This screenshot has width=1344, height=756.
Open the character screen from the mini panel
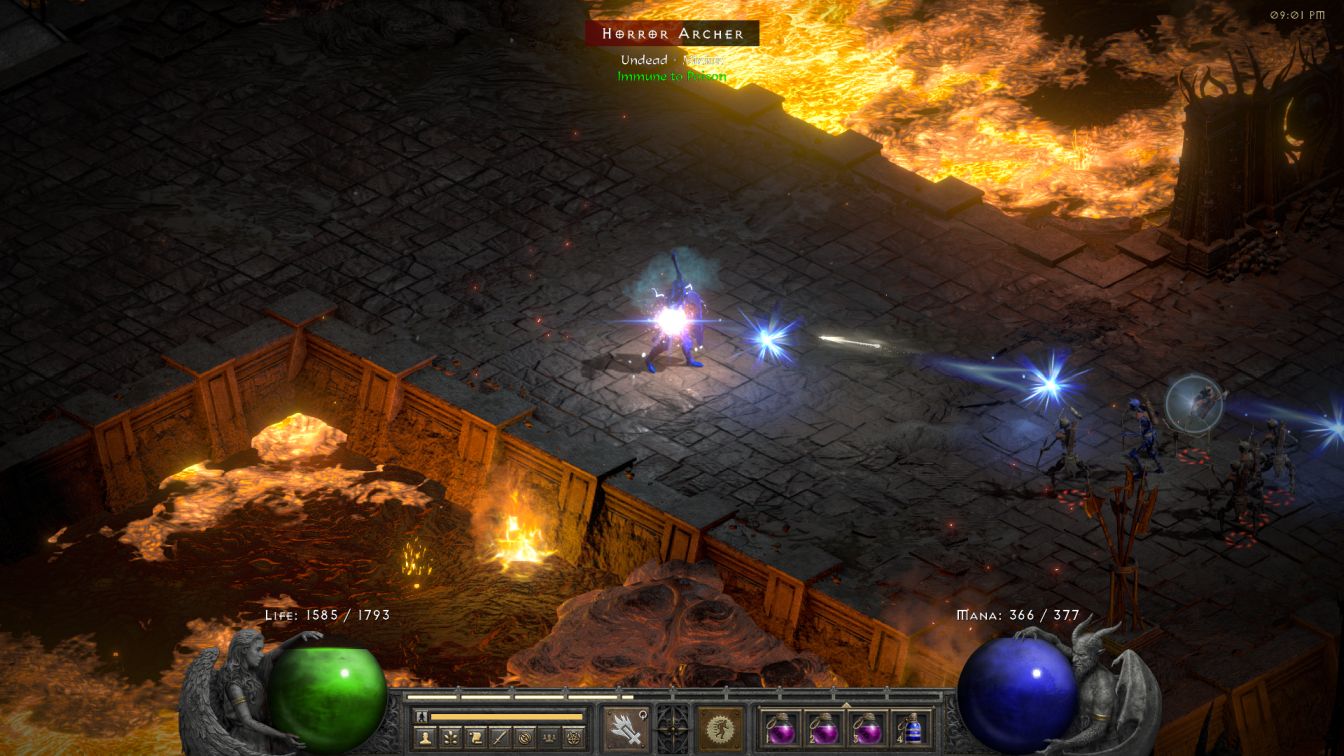click(x=426, y=738)
